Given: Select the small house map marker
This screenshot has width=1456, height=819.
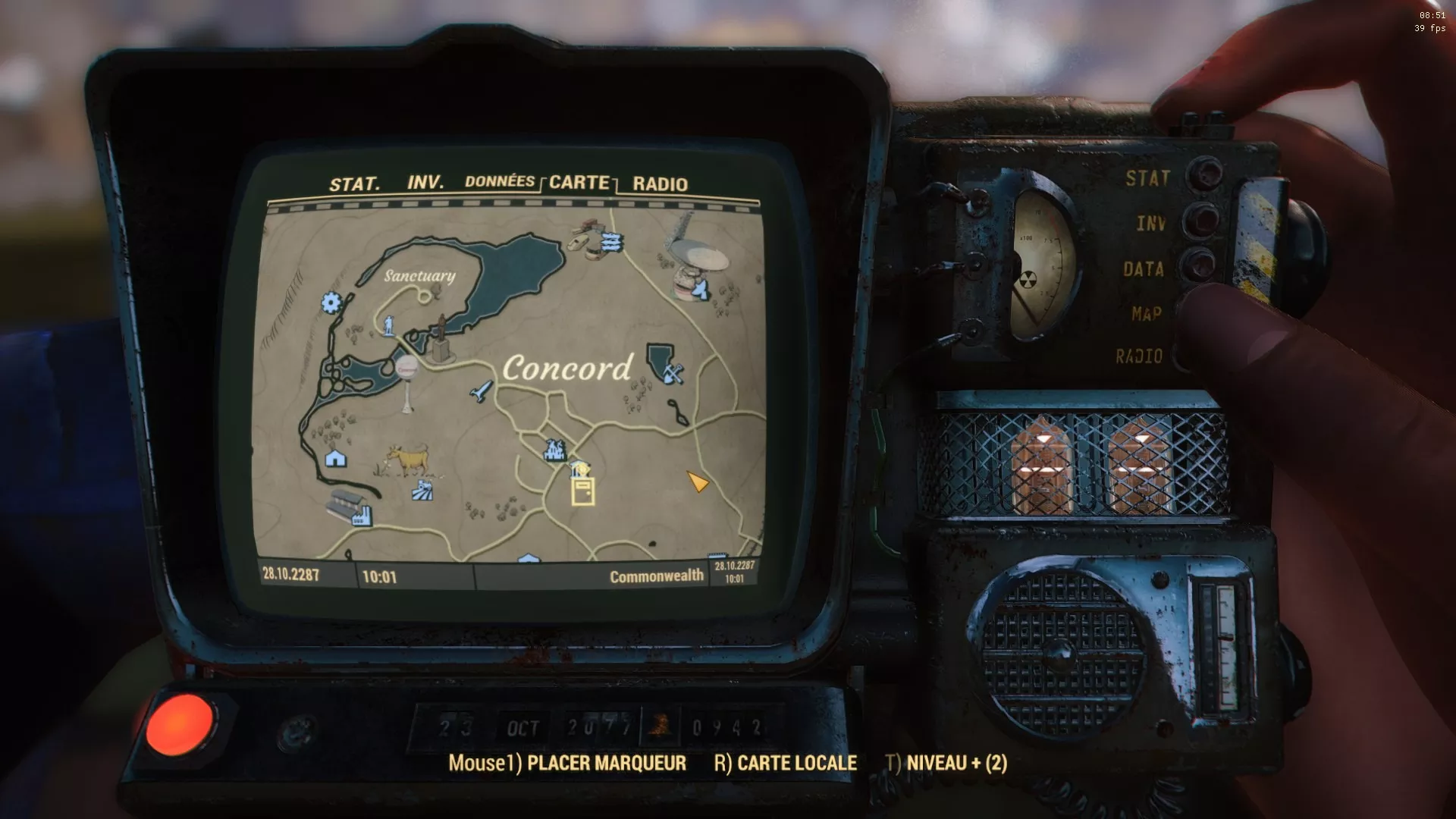Looking at the screenshot, I should tap(335, 458).
